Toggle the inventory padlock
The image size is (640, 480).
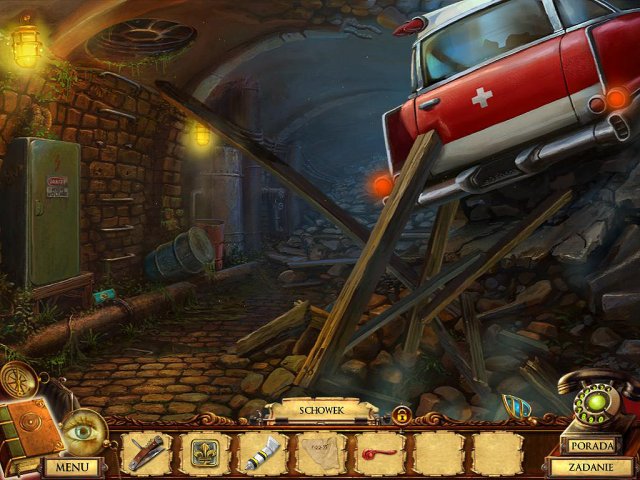(x=401, y=415)
